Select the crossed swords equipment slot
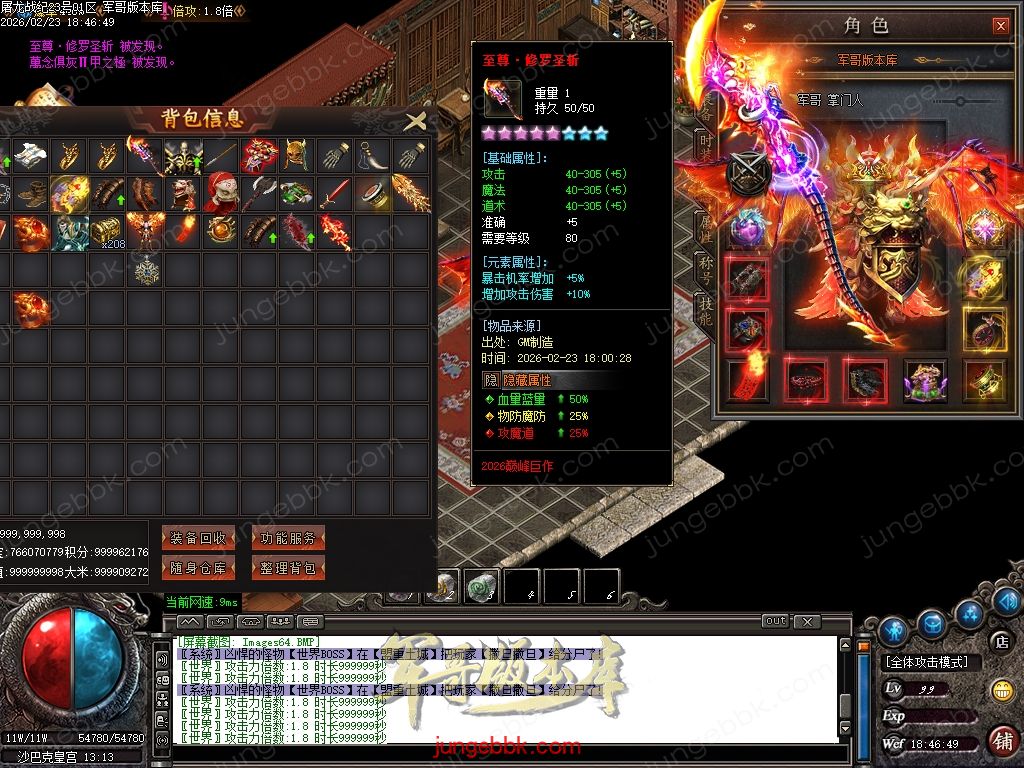This screenshot has width=1024, height=768. pos(747,174)
